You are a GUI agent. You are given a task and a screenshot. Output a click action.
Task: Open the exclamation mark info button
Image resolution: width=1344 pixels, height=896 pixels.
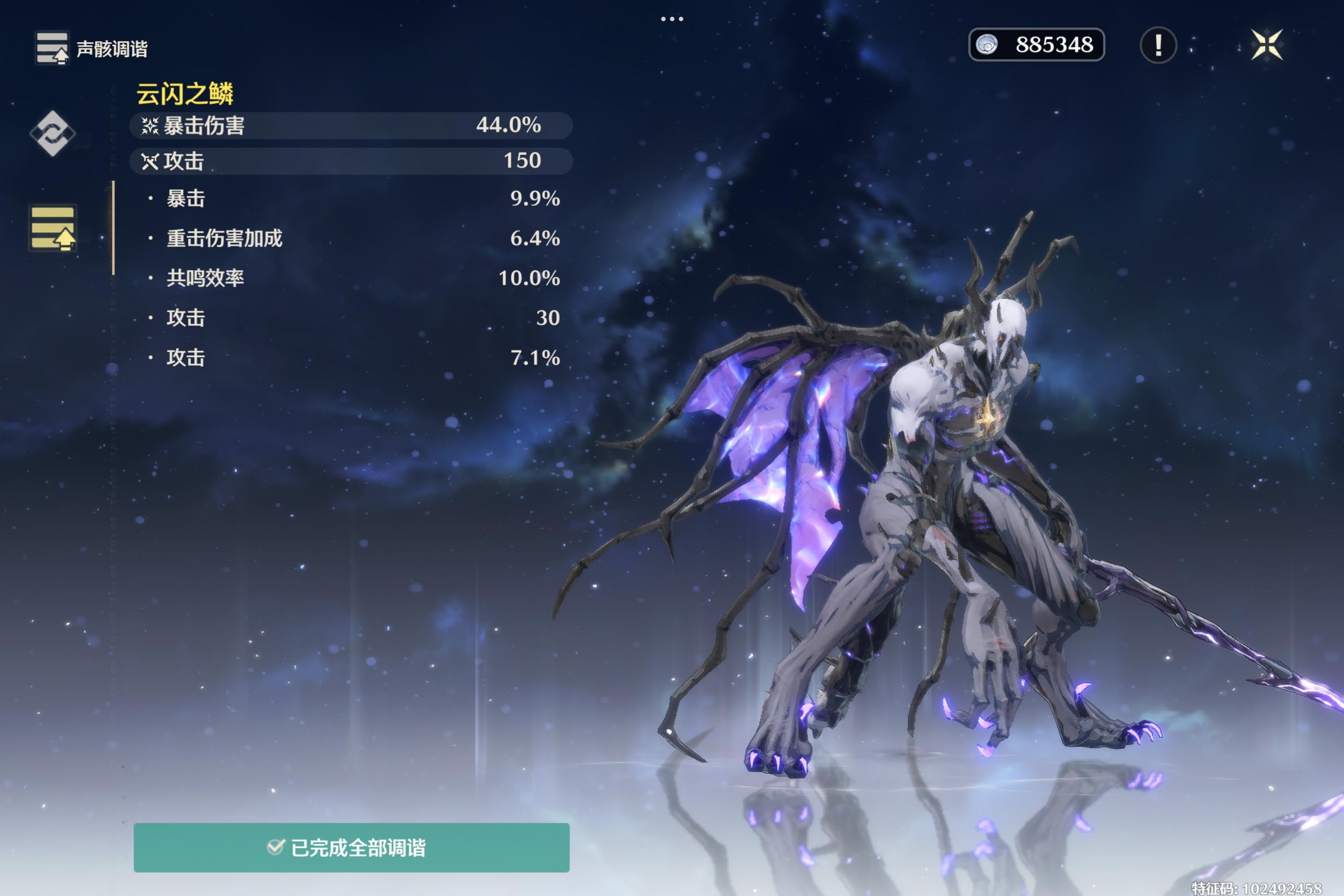1158,45
